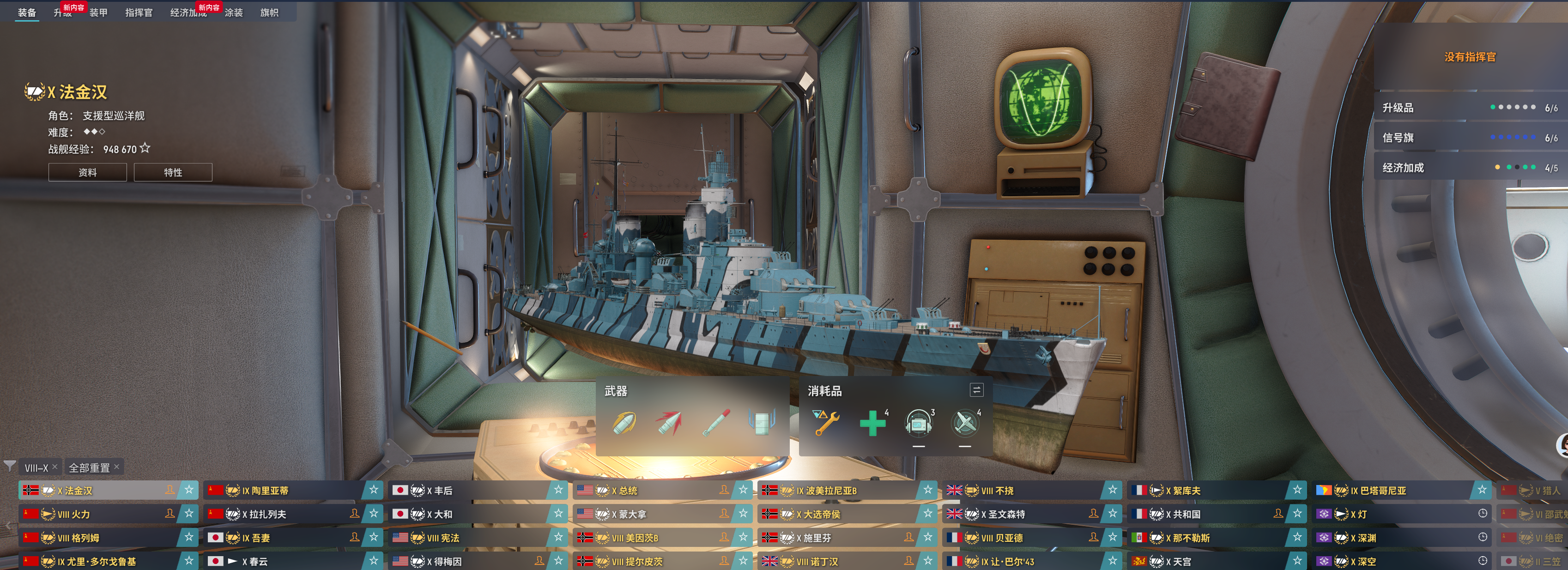Click the 资料 button

point(88,172)
